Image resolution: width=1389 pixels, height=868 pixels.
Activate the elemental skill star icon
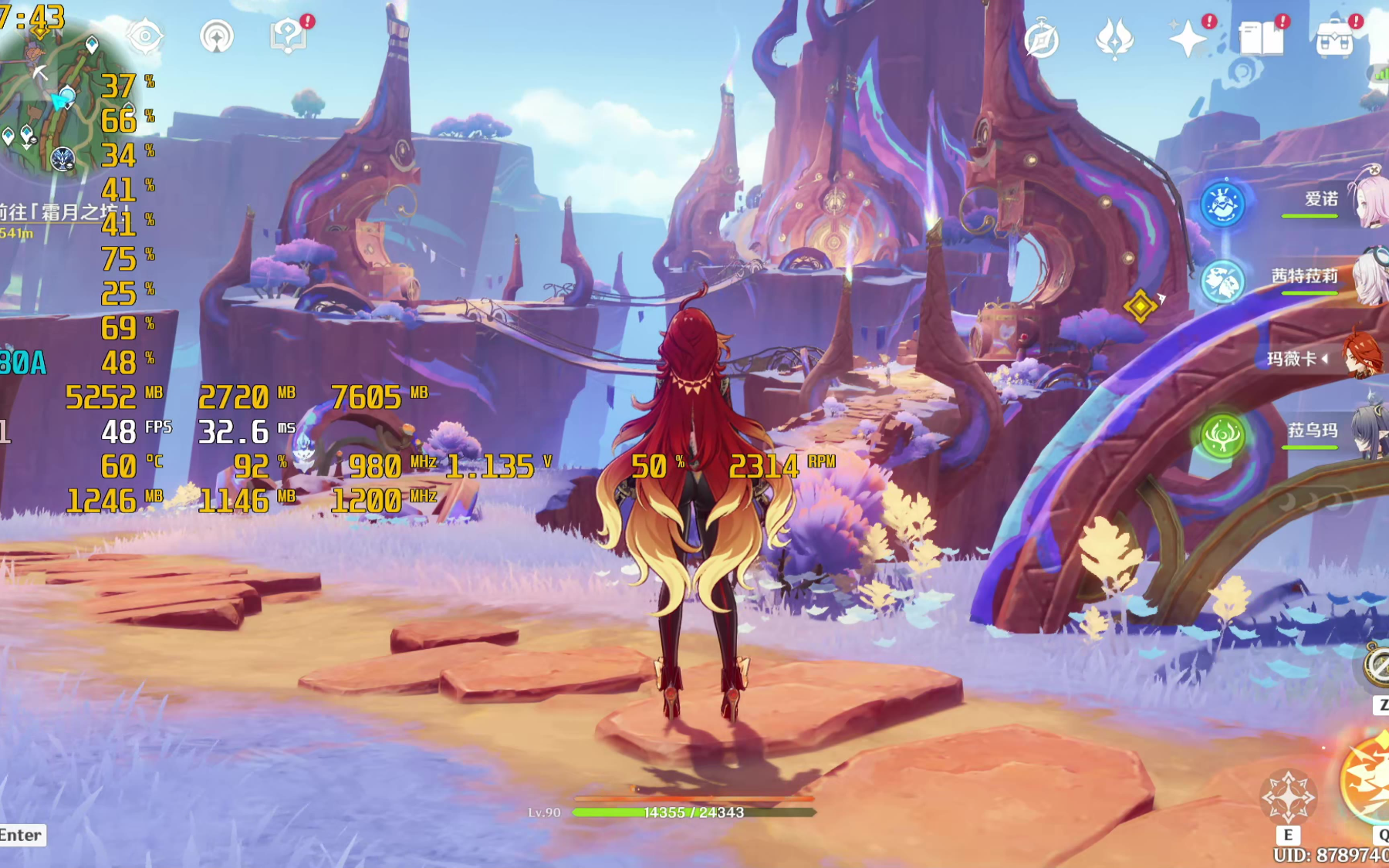tap(1287, 797)
